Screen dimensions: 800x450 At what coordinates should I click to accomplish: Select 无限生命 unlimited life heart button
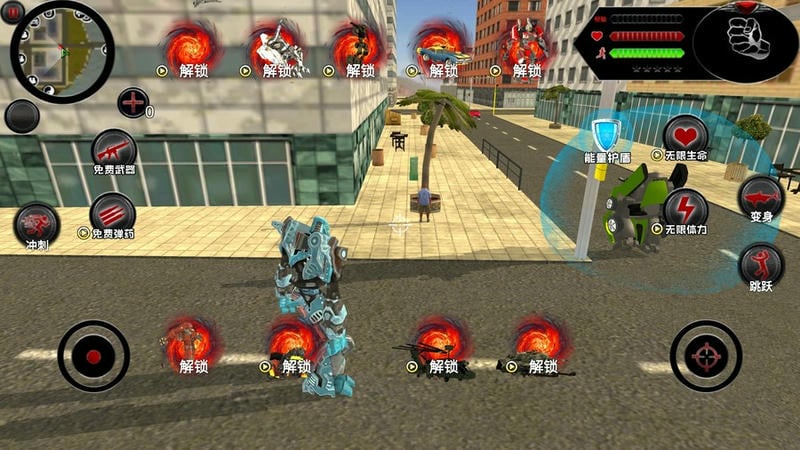click(x=685, y=138)
